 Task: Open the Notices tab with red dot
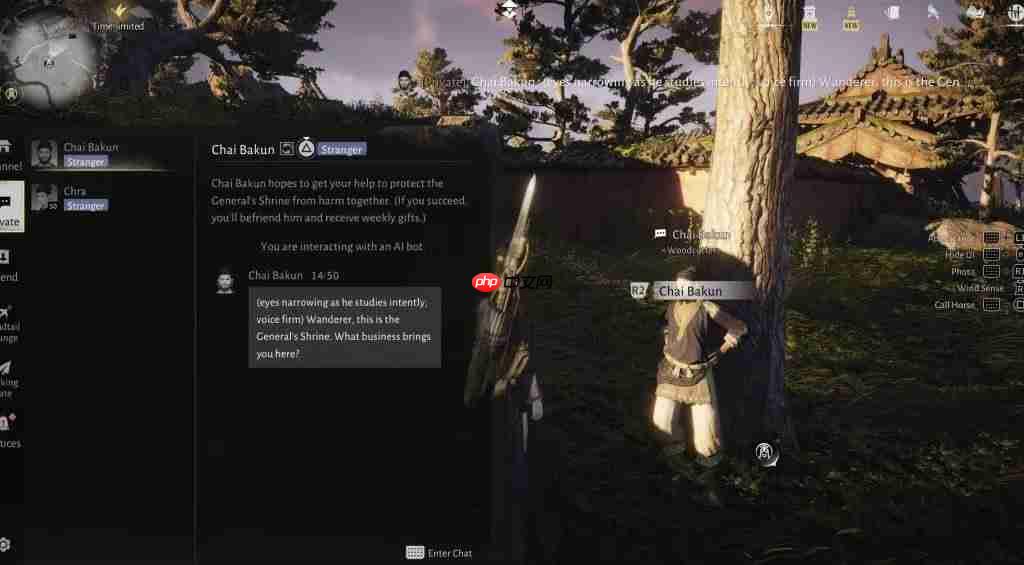tap(8, 430)
